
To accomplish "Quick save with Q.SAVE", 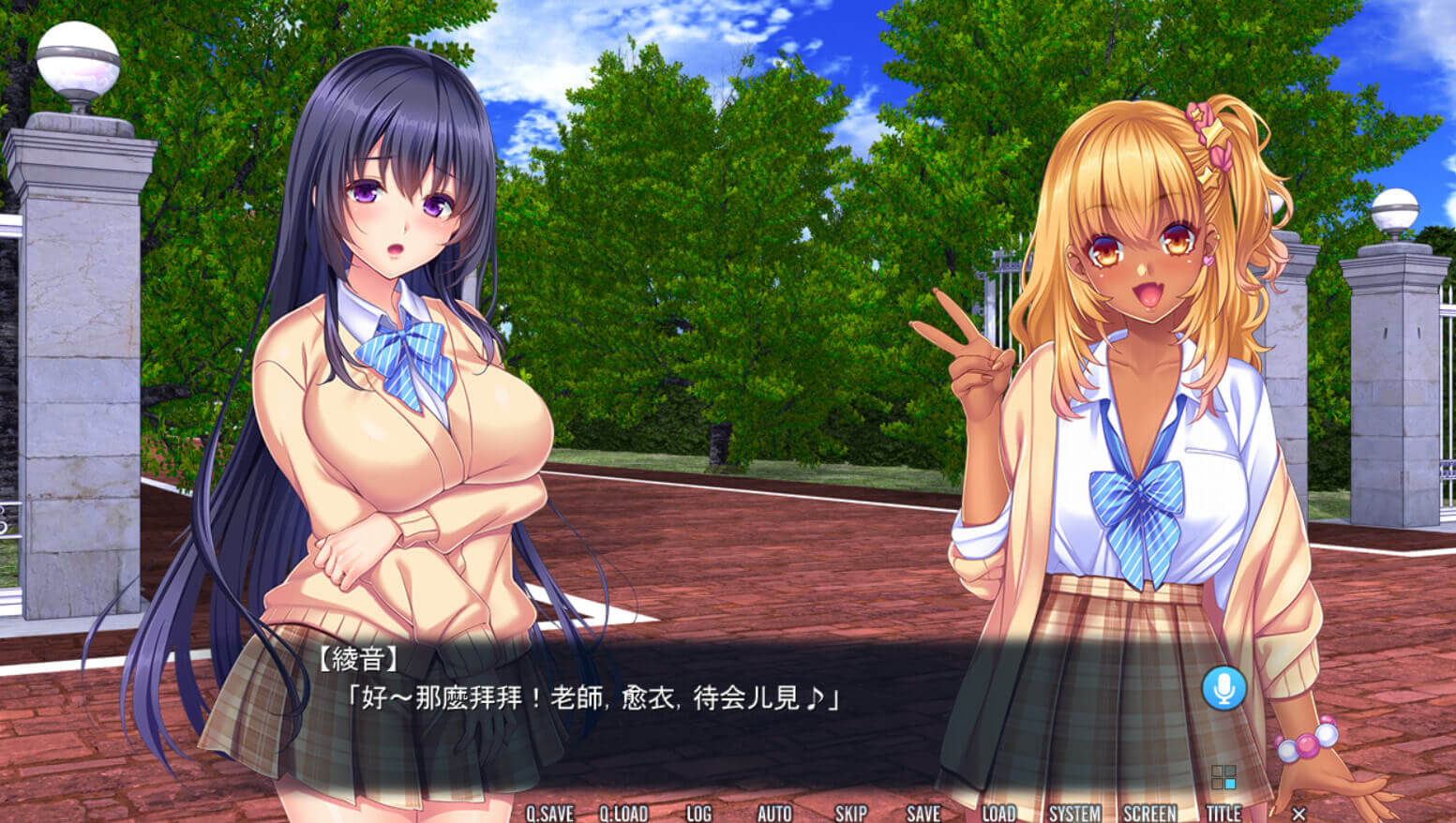I will pyautogui.click(x=549, y=813).
